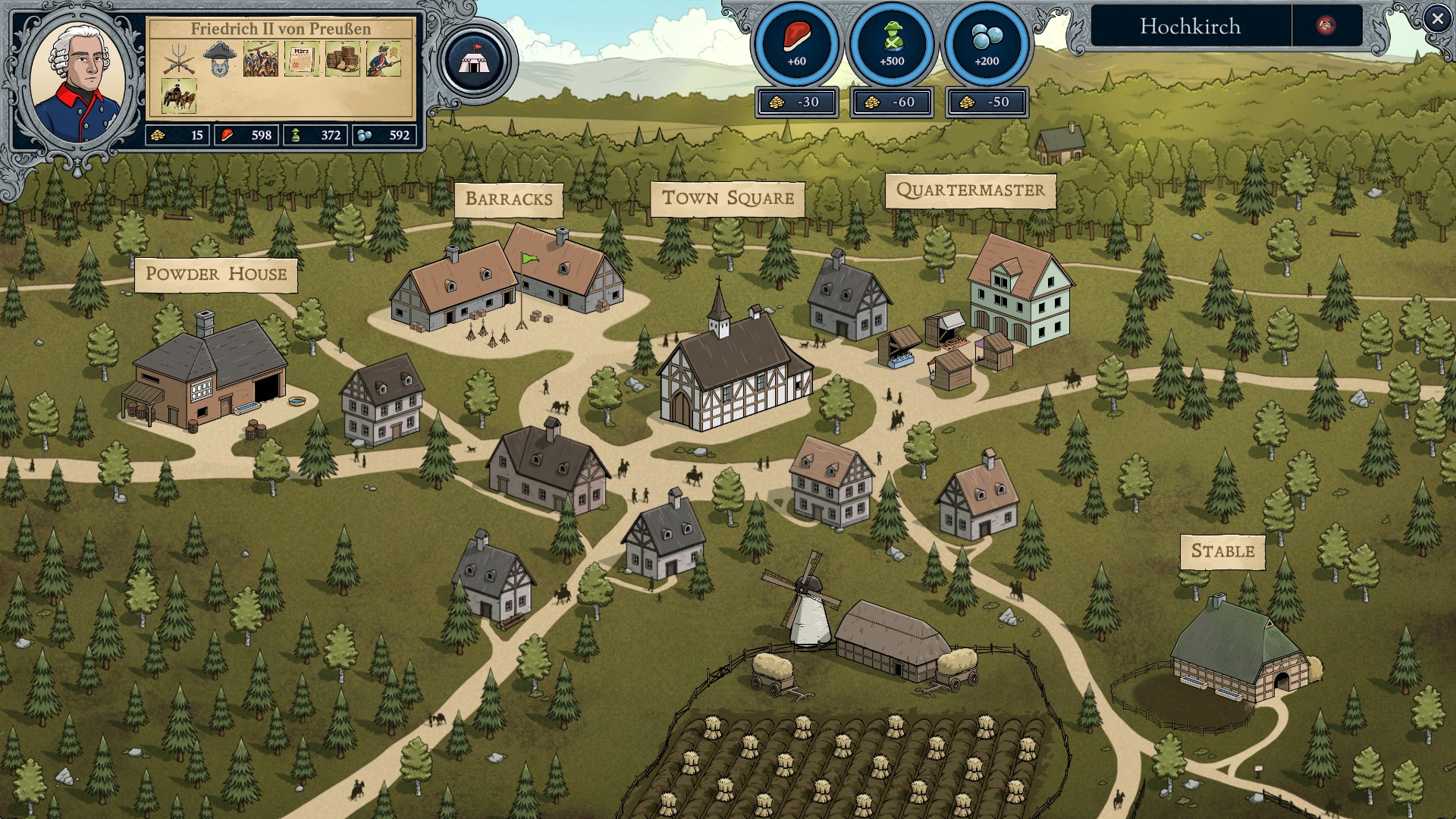This screenshot has width=1456, height=819.
Task: Go to the Powder House
Action: click(x=216, y=274)
